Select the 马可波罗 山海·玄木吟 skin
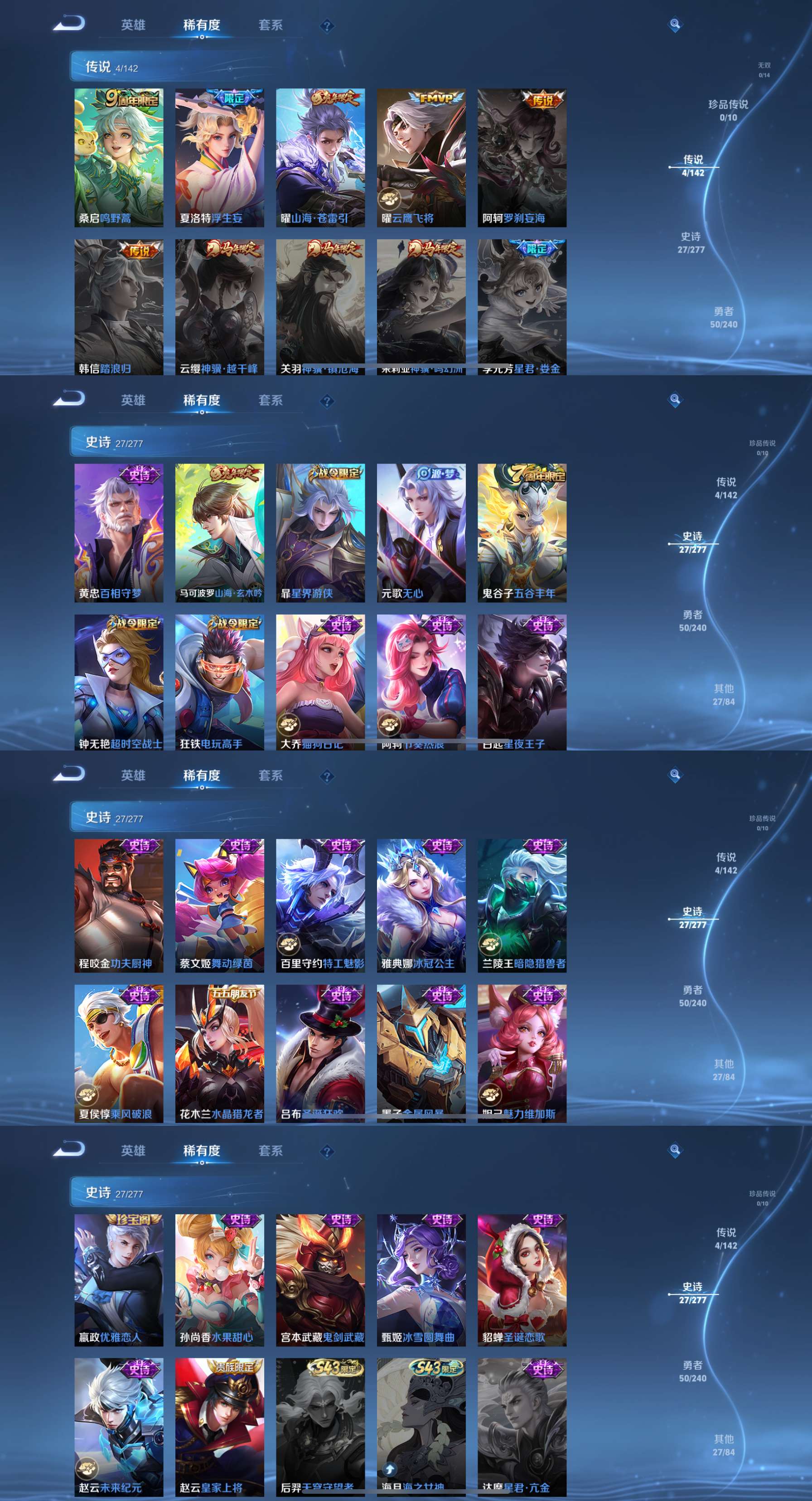The width and height of the screenshot is (812, 1501). point(220,533)
